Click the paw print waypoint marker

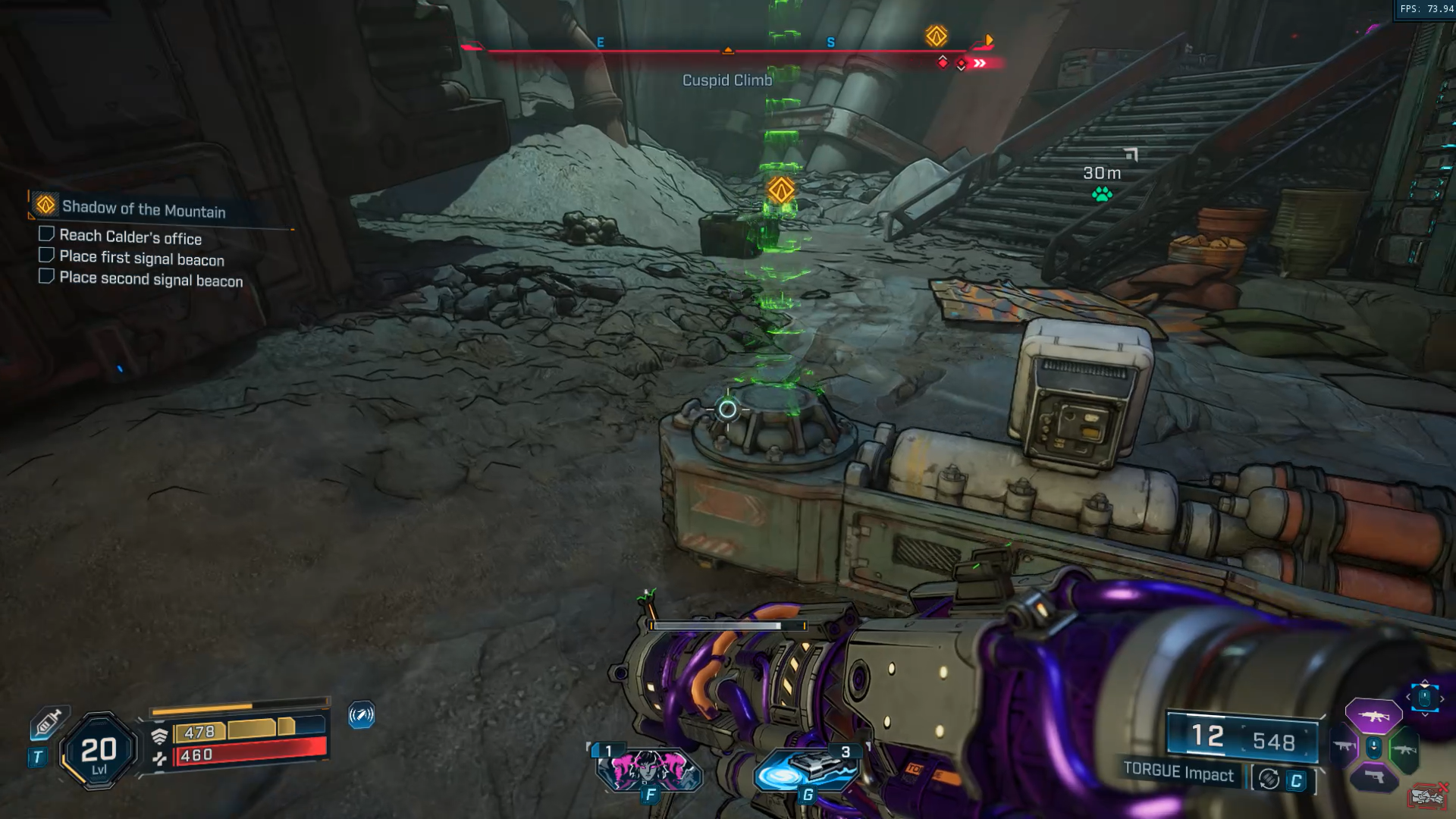pyautogui.click(x=1102, y=195)
